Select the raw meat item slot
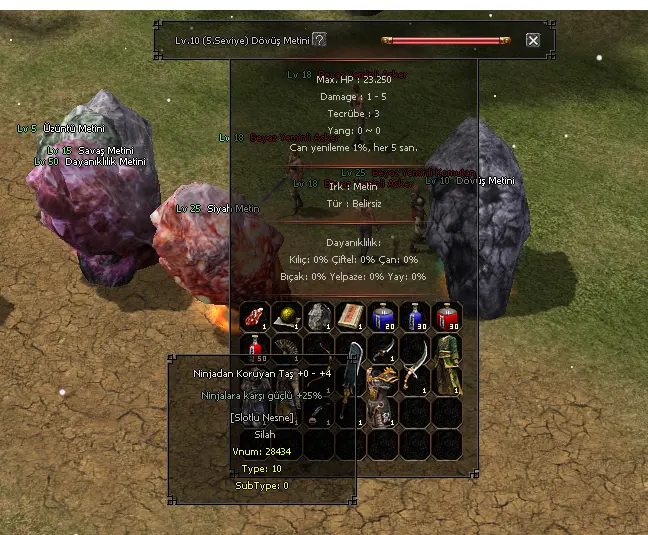This screenshot has width=648, height=535. point(256,316)
